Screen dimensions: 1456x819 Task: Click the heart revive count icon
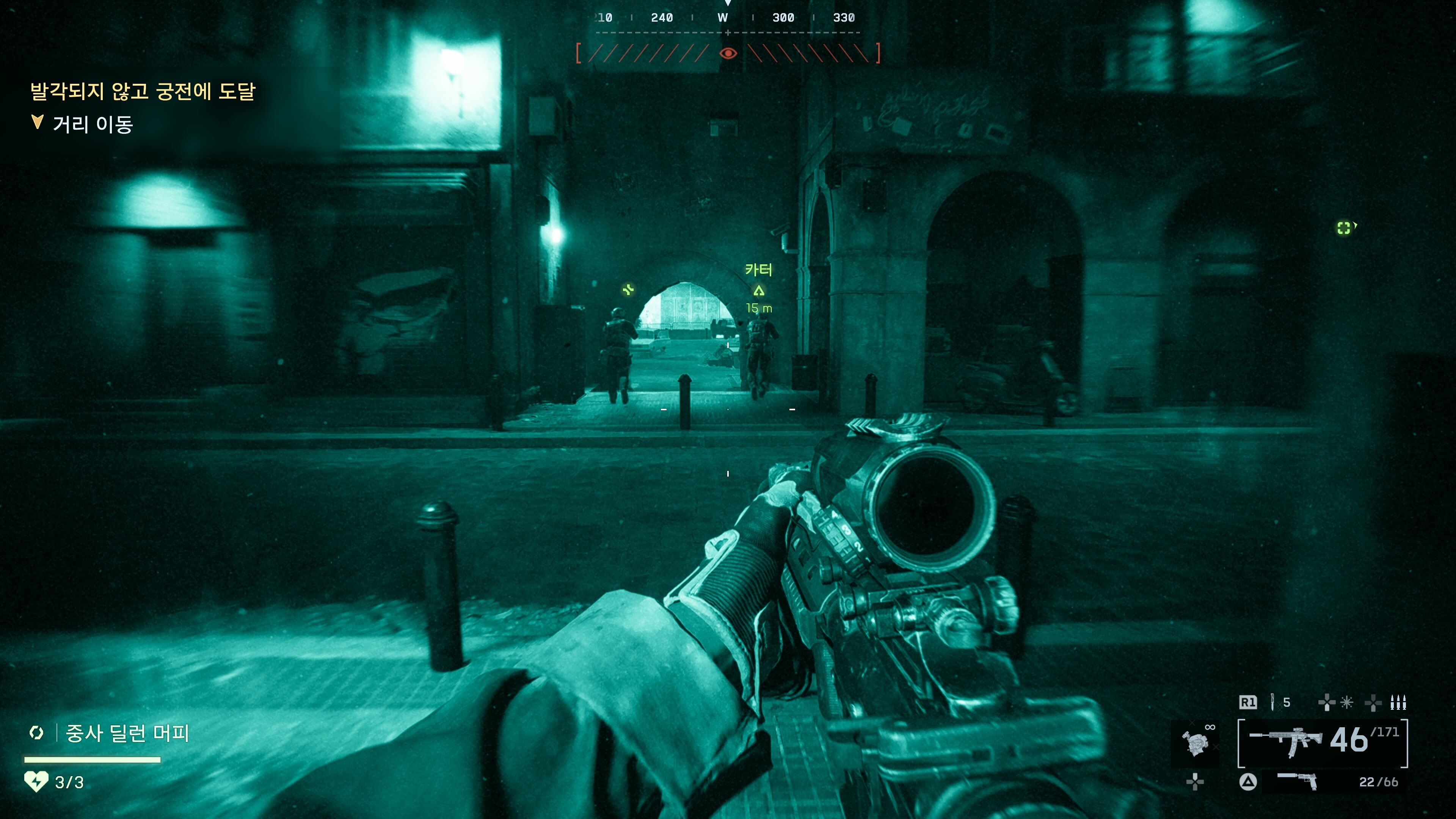(x=36, y=782)
